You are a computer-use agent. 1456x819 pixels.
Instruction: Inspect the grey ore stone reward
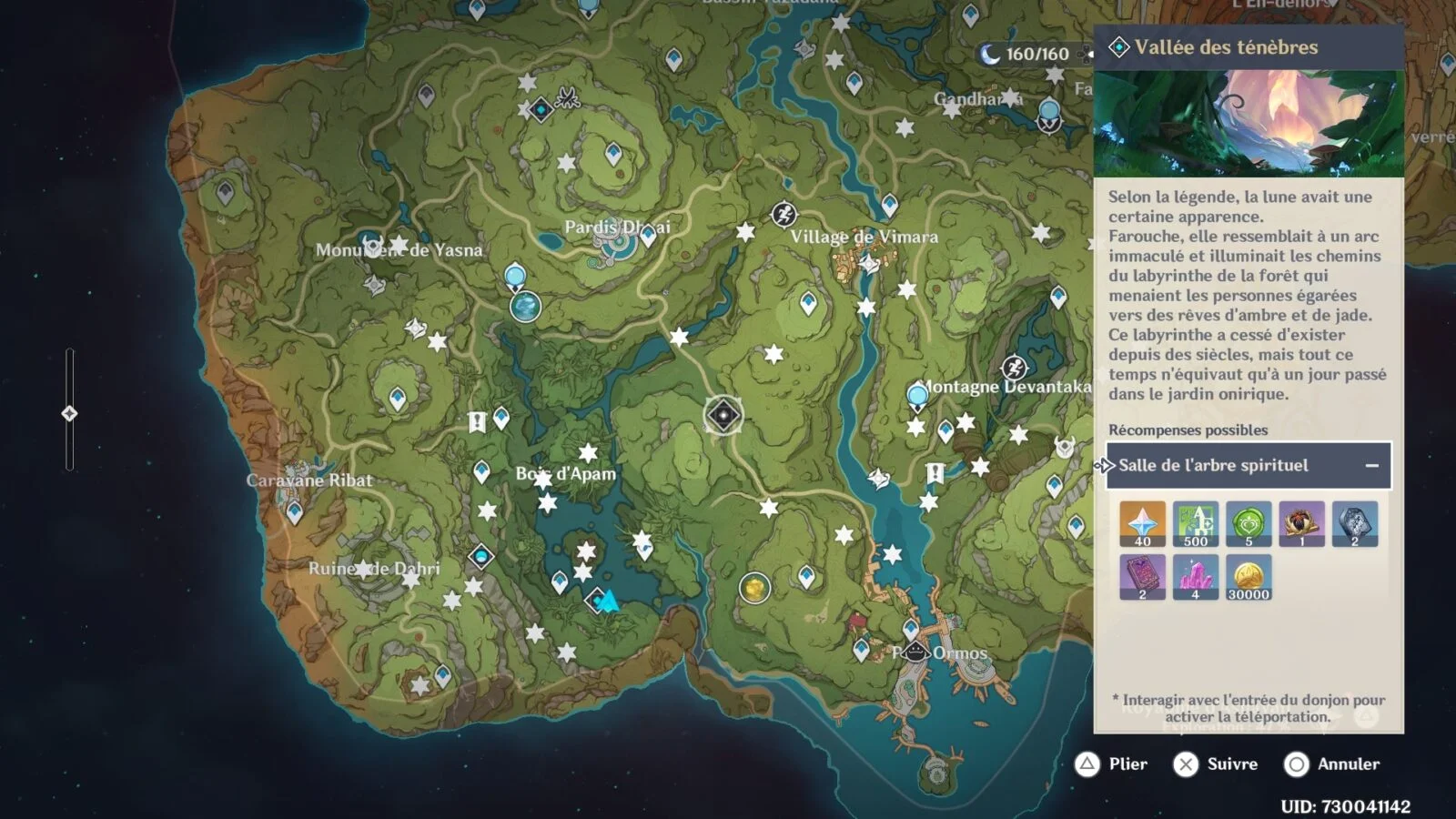click(1354, 523)
